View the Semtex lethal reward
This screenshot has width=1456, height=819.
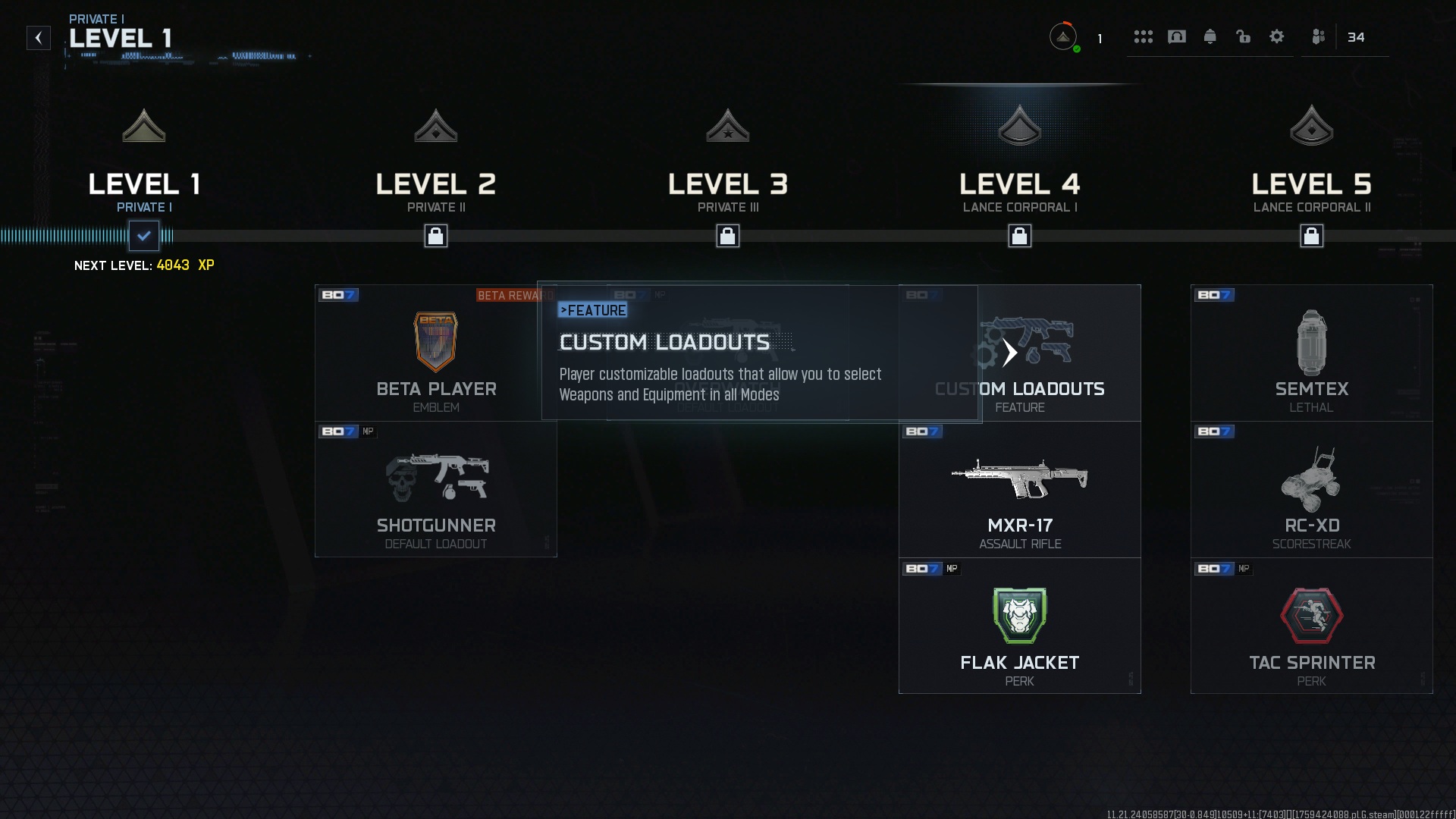pyautogui.click(x=1312, y=353)
